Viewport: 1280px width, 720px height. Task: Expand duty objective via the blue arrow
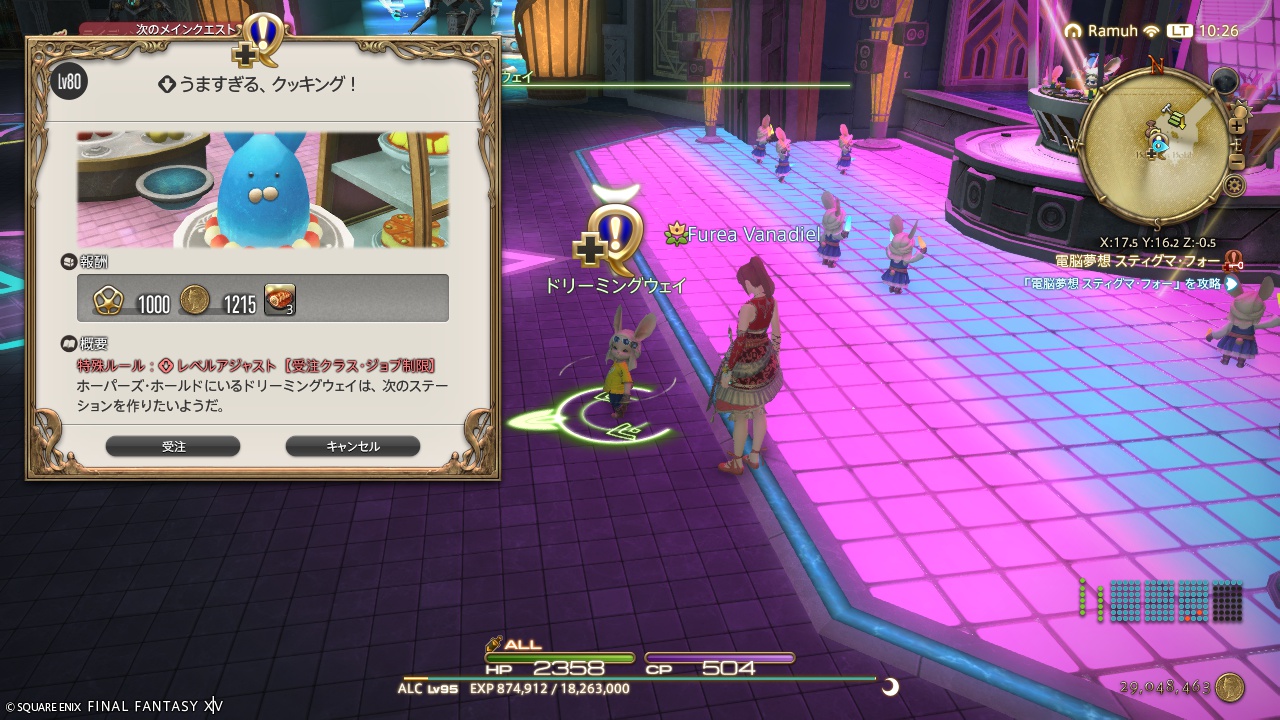1230,284
